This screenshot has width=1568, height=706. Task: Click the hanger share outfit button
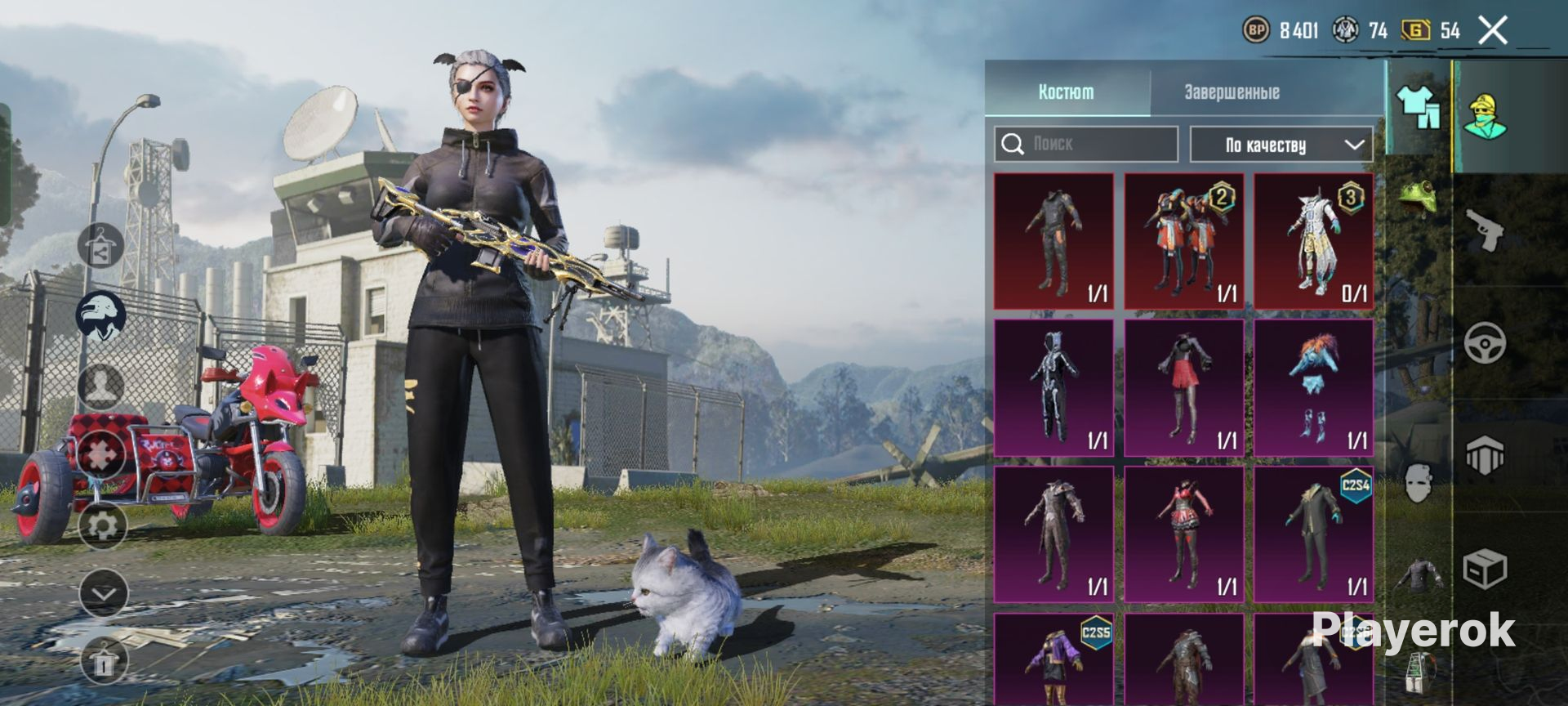(x=101, y=245)
